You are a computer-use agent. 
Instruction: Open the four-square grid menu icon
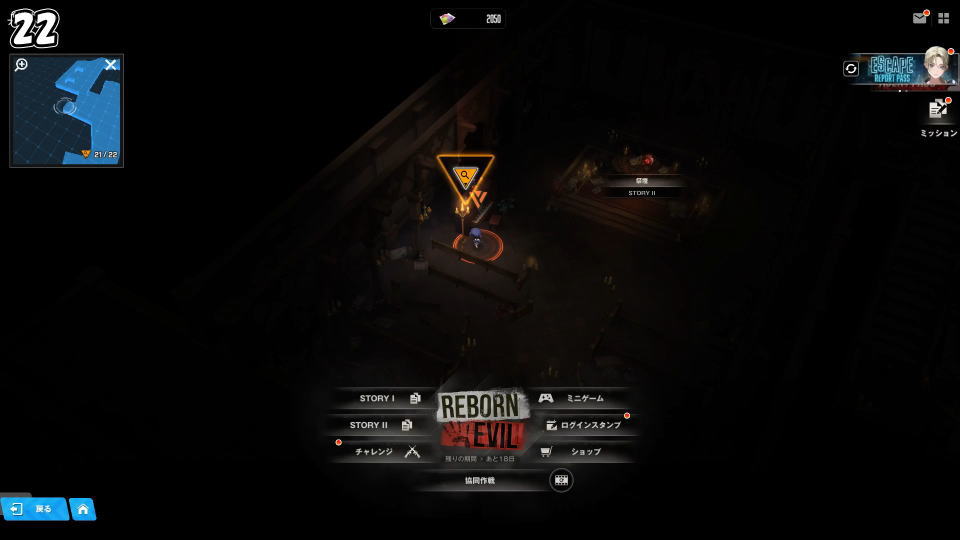click(943, 18)
